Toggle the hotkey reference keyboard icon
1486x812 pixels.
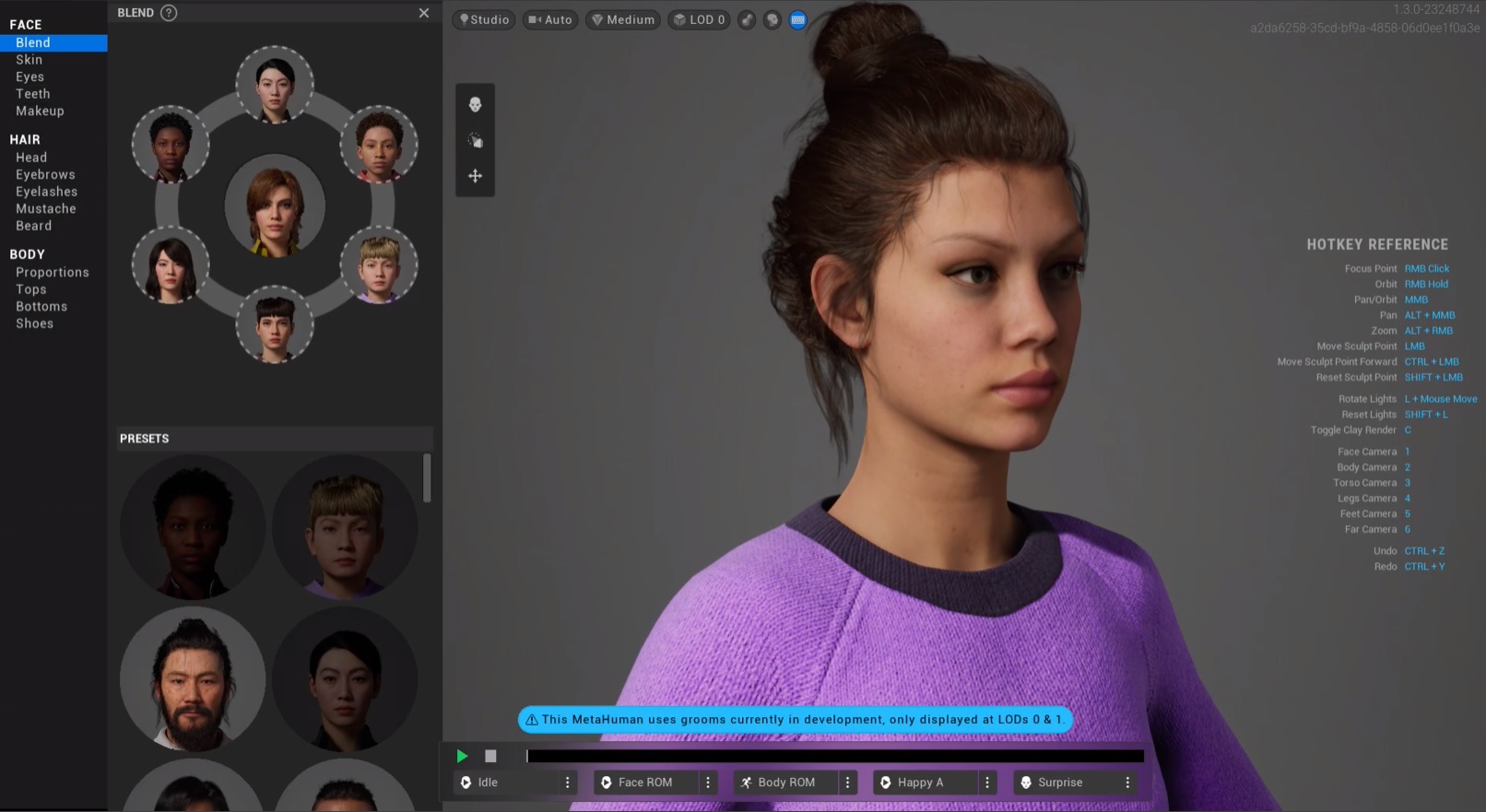click(797, 19)
